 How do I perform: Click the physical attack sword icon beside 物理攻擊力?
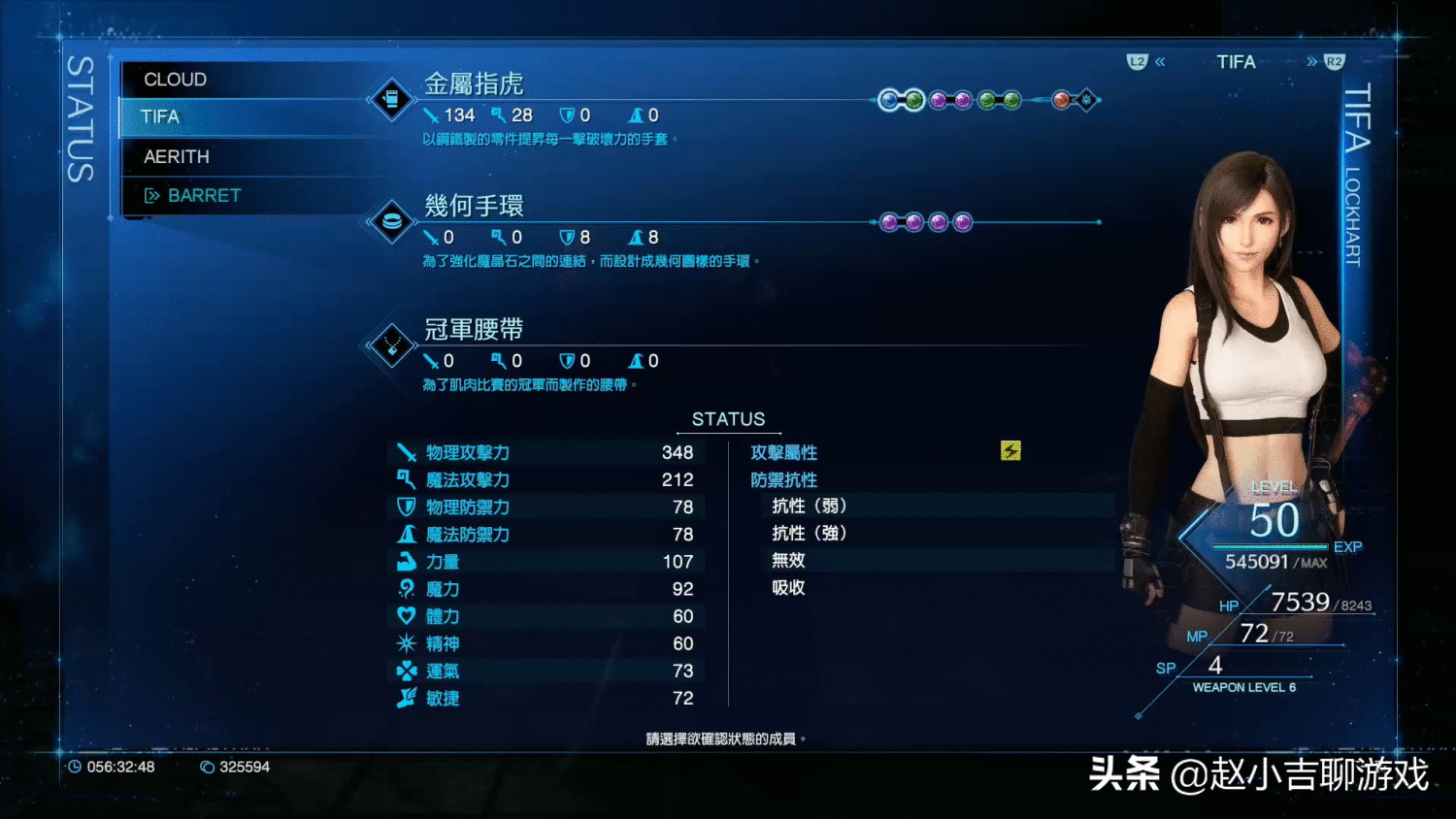click(409, 451)
